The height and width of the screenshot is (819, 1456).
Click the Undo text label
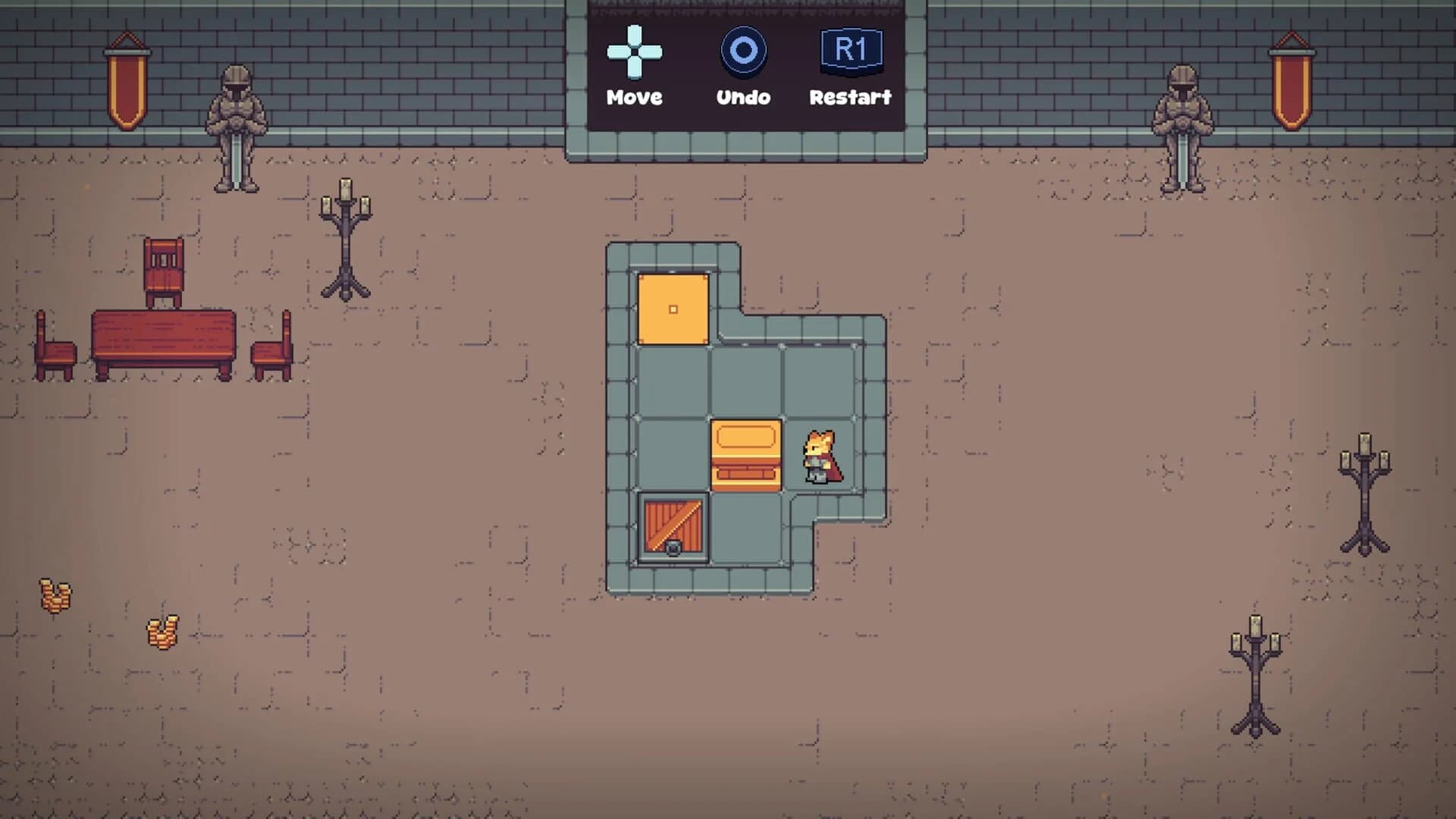tap(743, 97)
